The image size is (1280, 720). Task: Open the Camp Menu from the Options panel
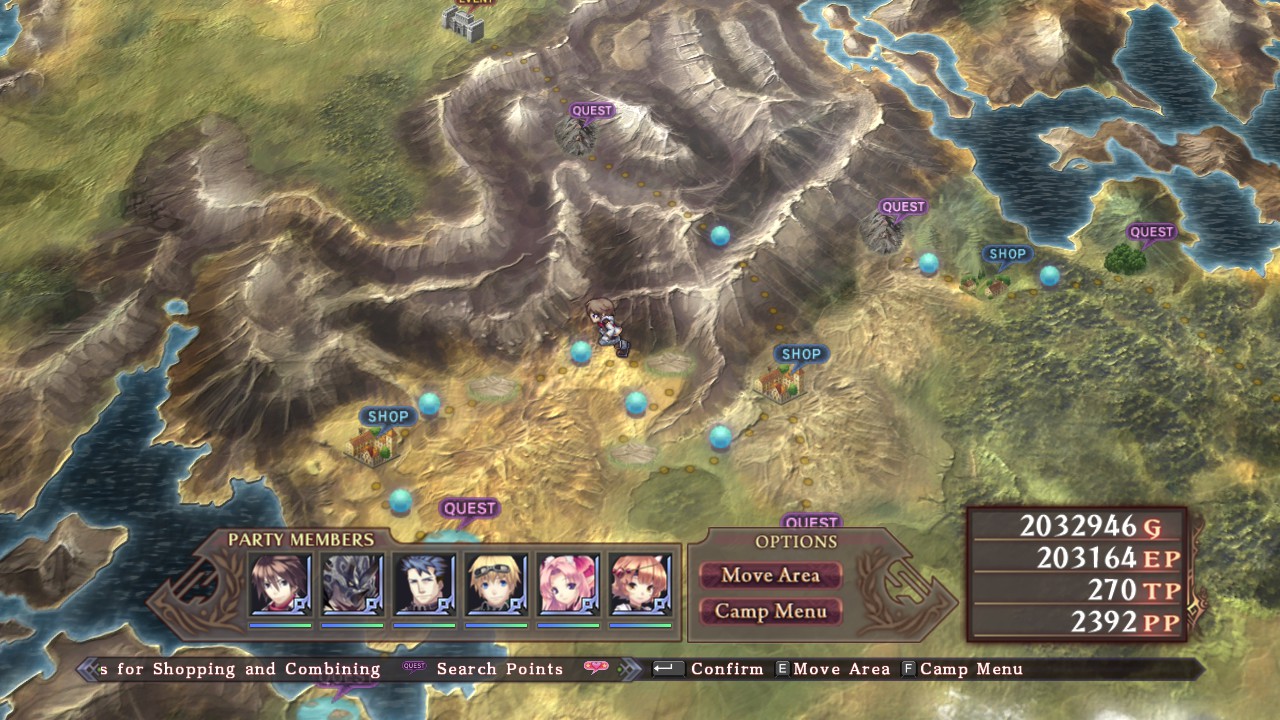[771, 610]
